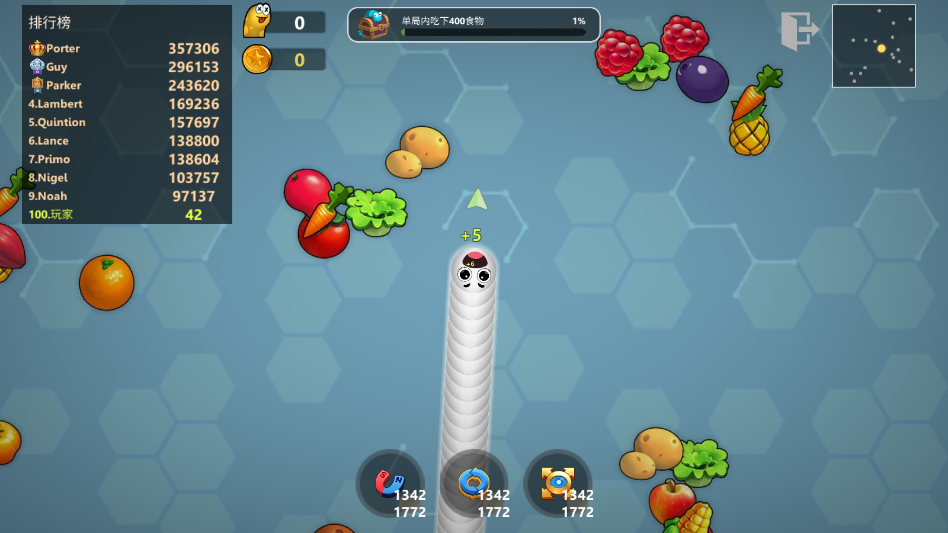Screen dimensions: 948x533
Task: Click the gold star coin icon
Action: [x=257, y=59]
